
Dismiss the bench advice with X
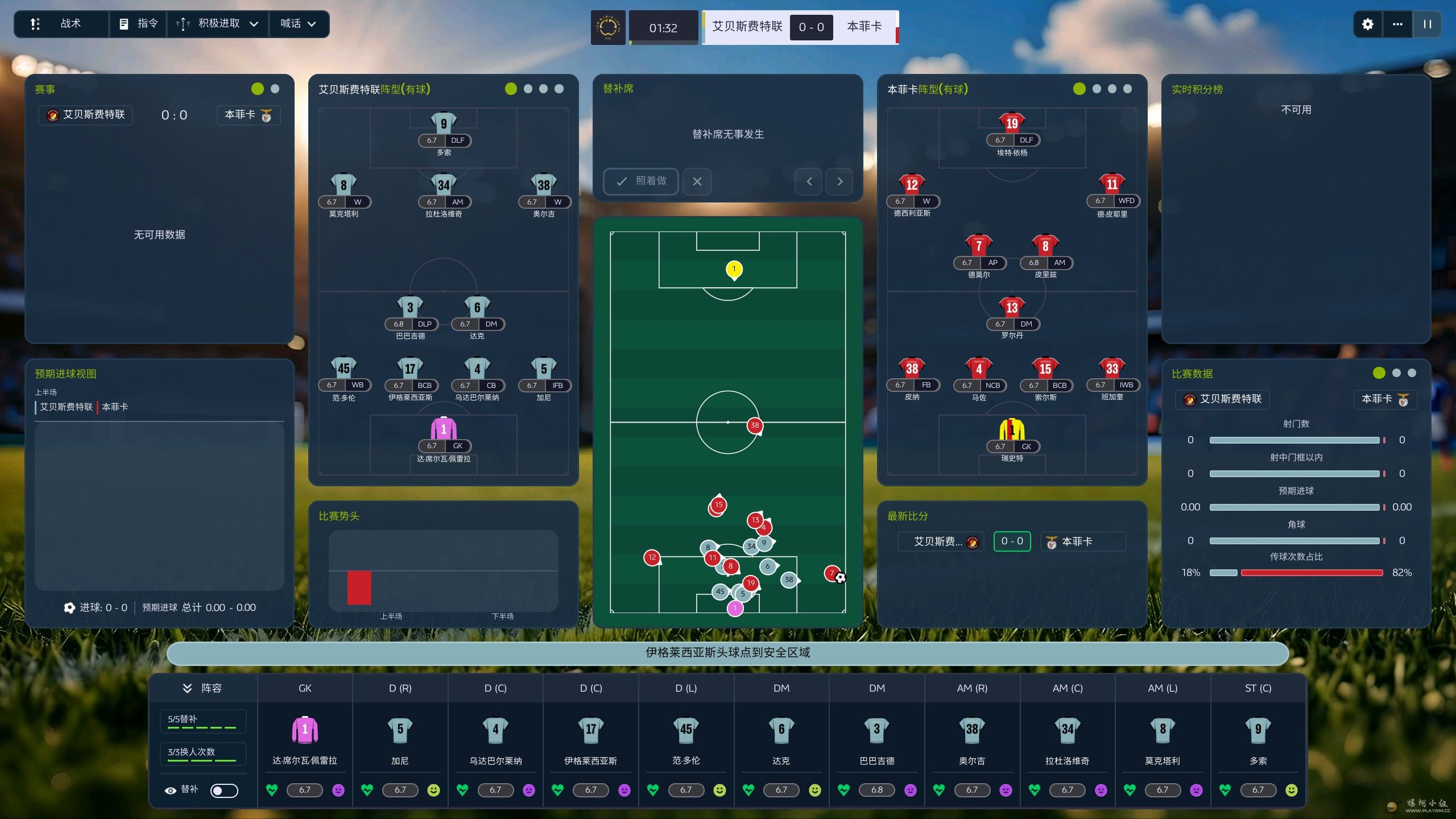click(x=697, y=181)
